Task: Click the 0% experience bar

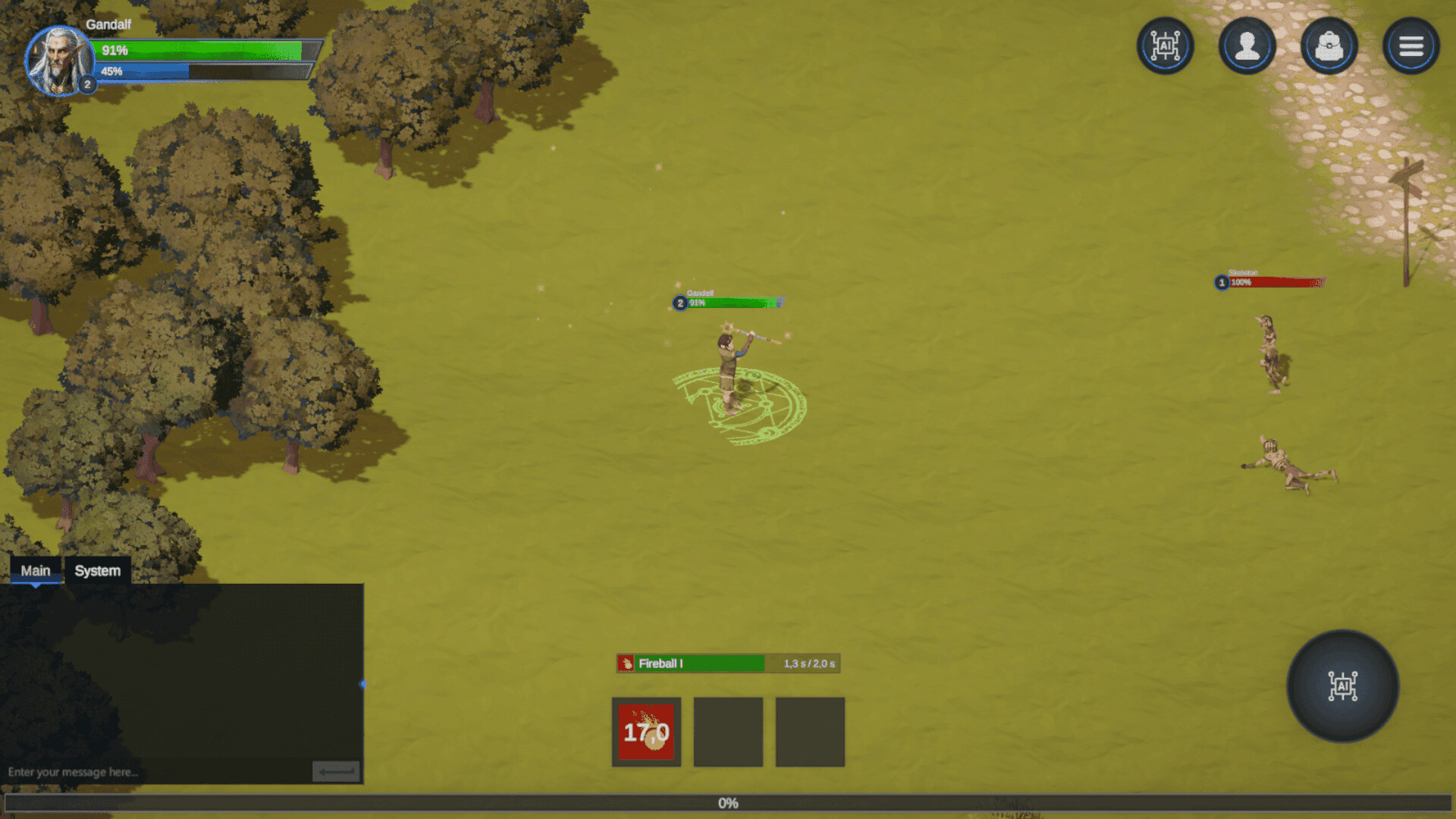Action: tap(726, 802)
